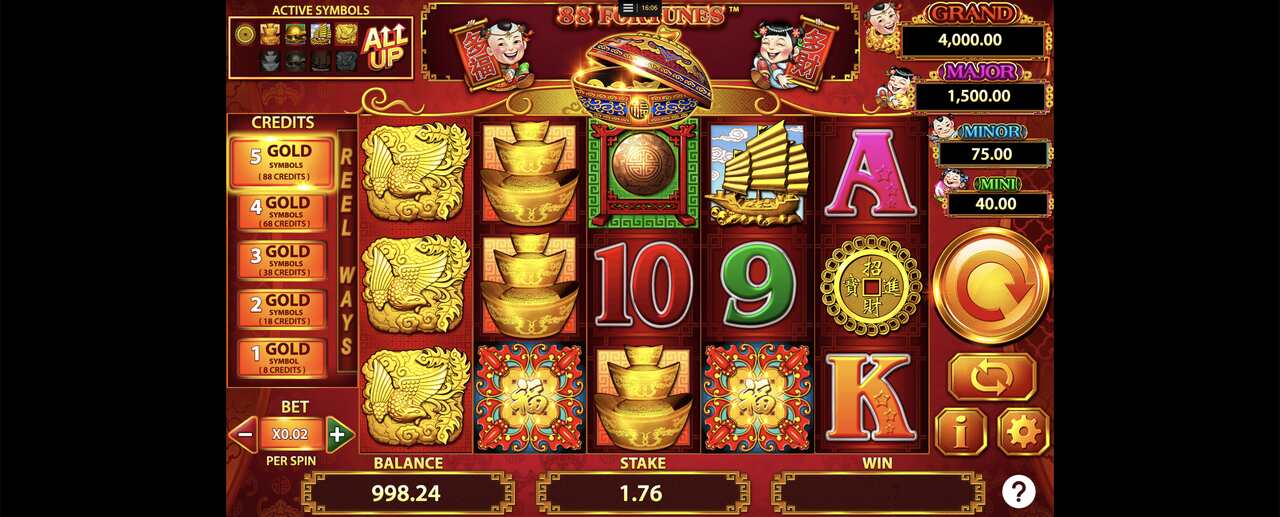Switch to 2 Gold Symbols (18 credits)

pyautogui.click(x=282, y=309)
